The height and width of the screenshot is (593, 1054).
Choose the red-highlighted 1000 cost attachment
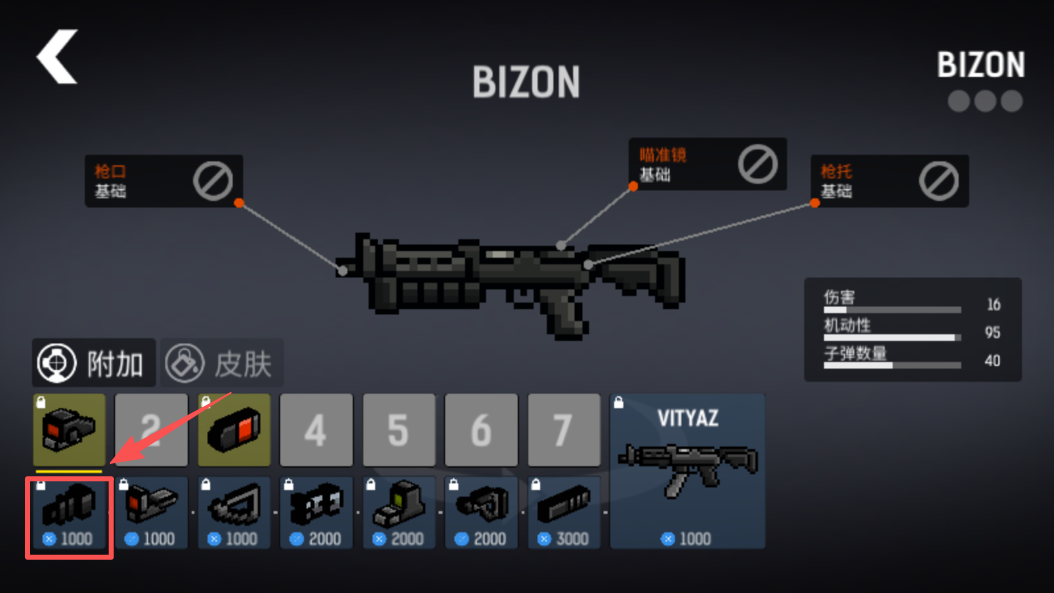click(69, 513)
